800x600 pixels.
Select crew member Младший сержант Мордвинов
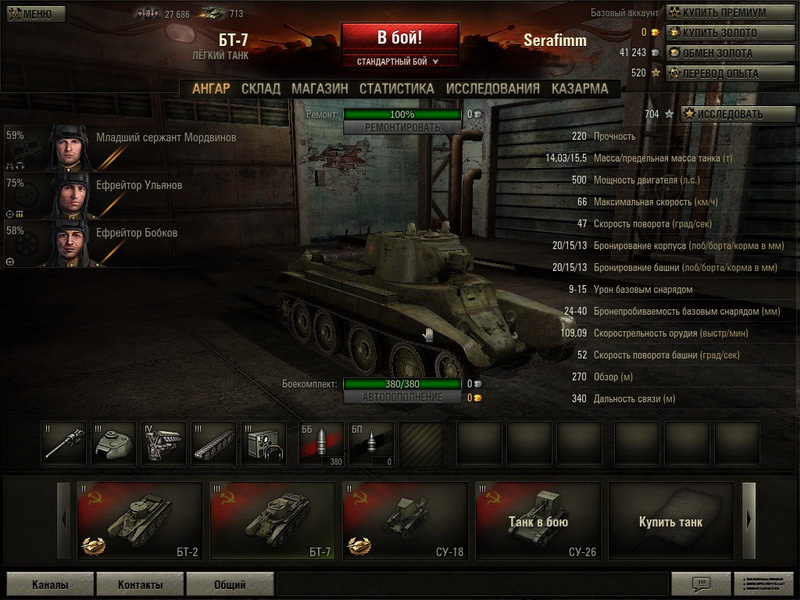[166, 138]
